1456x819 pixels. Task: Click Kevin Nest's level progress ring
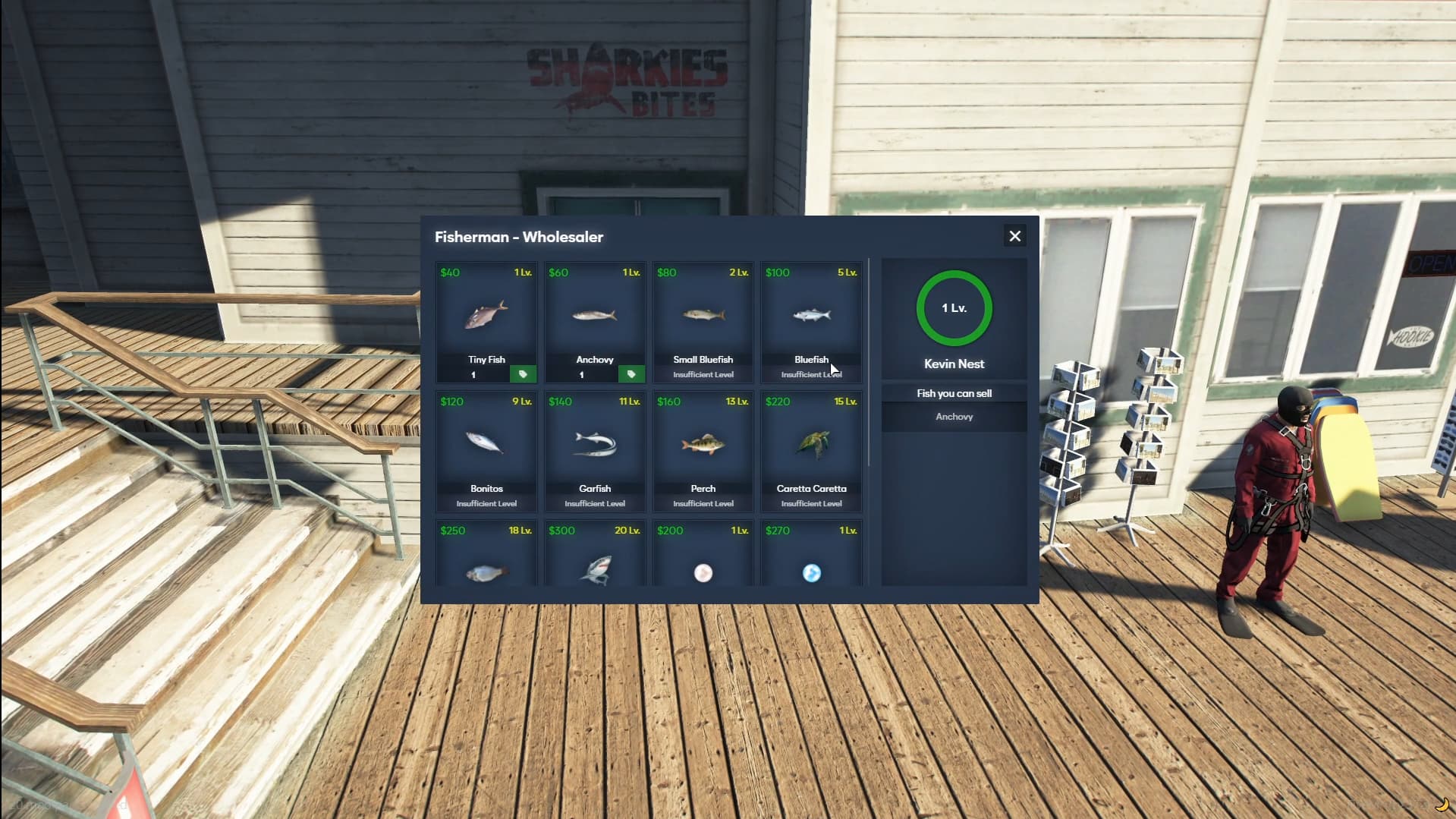954,308
